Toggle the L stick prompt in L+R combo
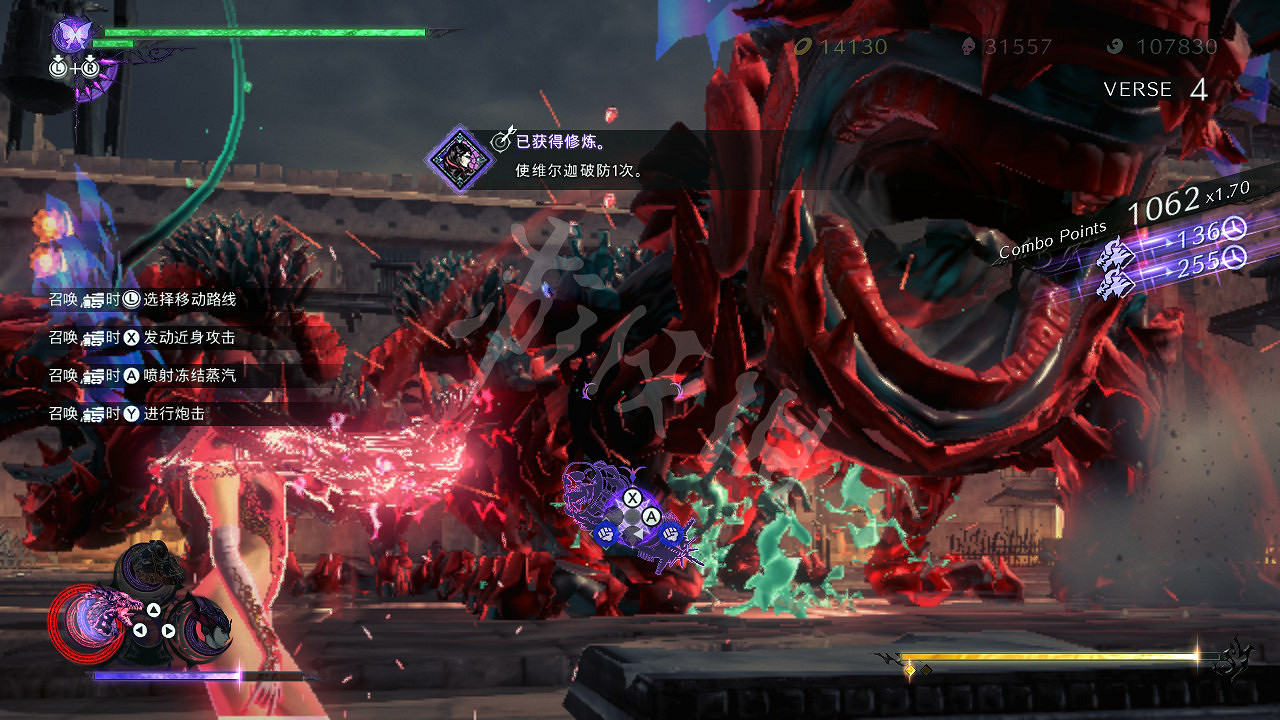This screenshot has width=1280, height=720. pyautogui.click(x=58, y=67)
